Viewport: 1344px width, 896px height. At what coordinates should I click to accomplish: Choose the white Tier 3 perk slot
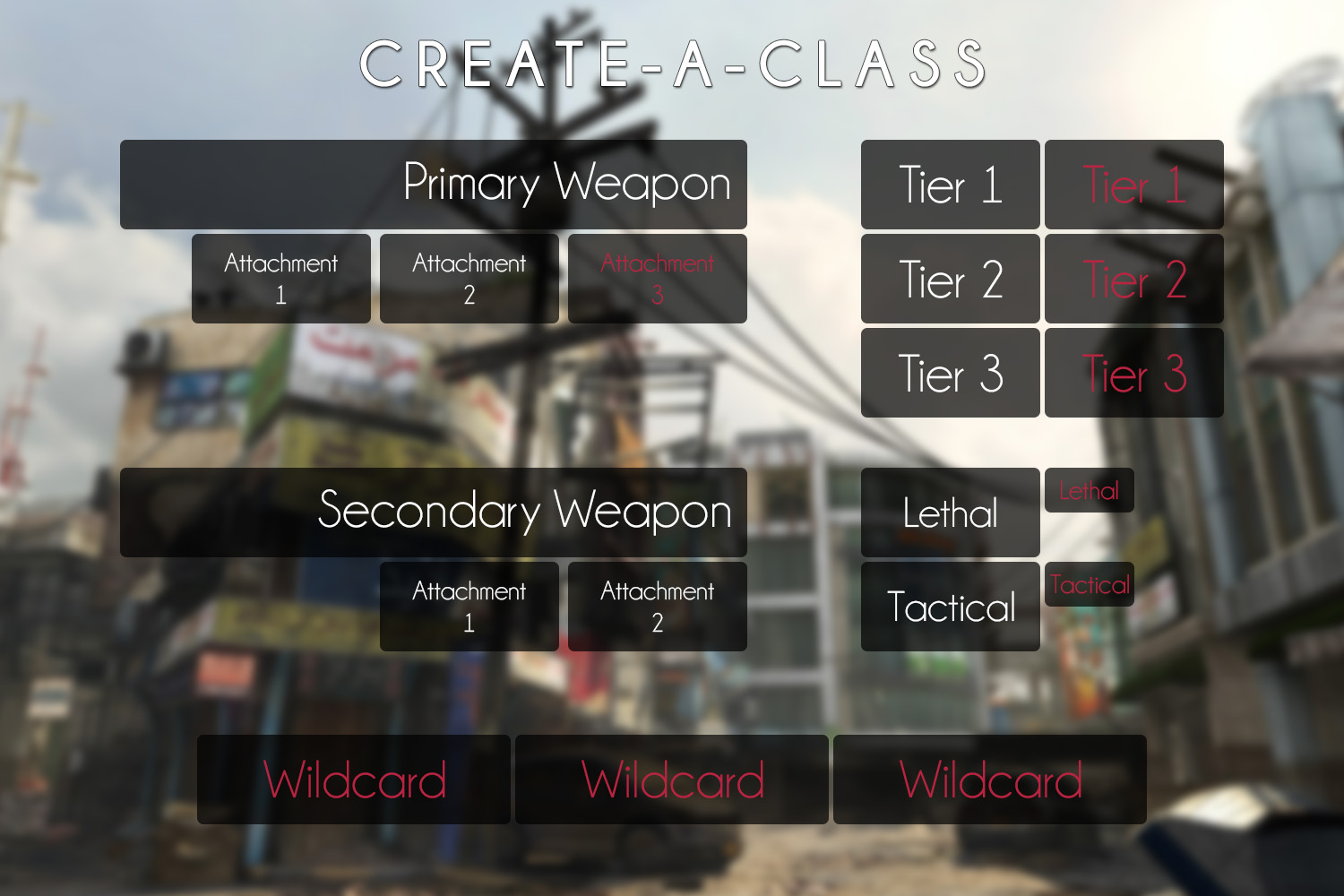pos(951,373)
